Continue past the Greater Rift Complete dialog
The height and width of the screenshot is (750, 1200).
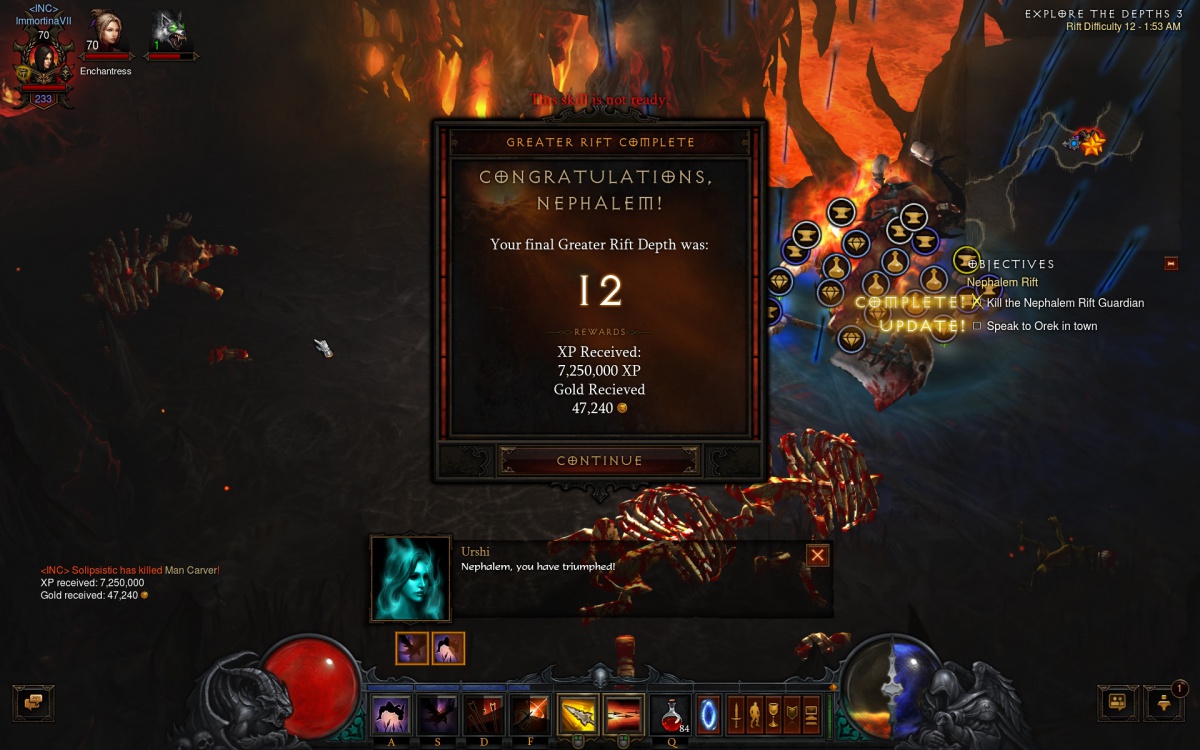[599, 461]
